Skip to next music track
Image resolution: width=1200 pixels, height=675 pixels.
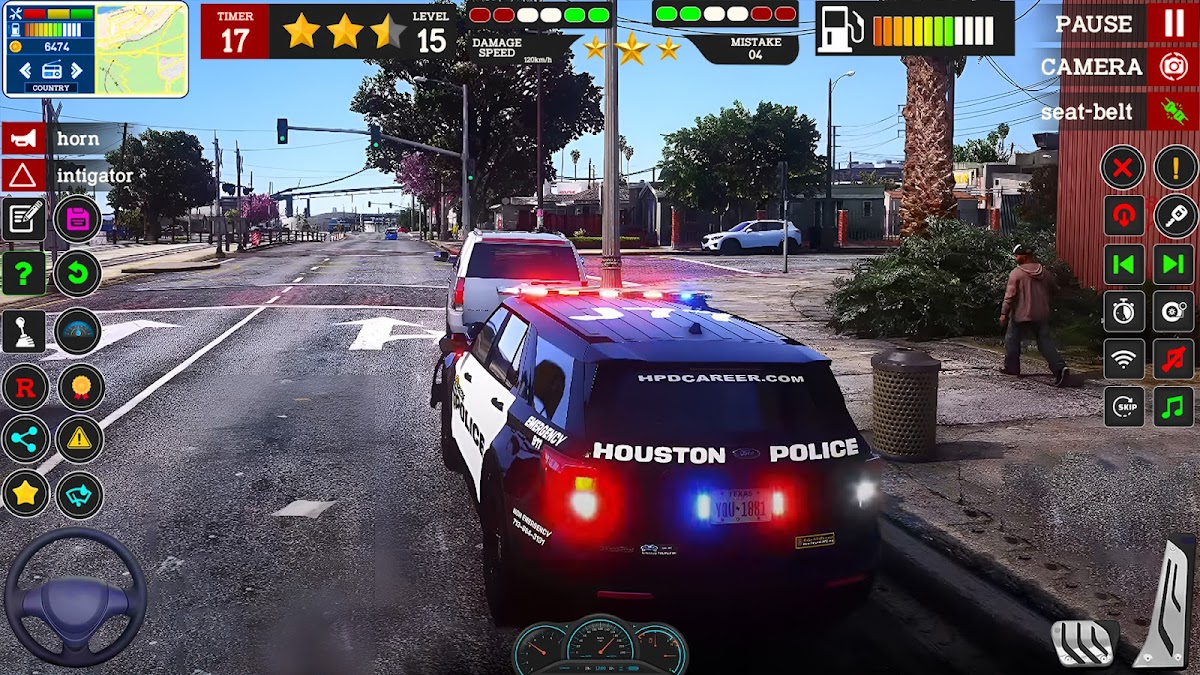pos(1175,264)
